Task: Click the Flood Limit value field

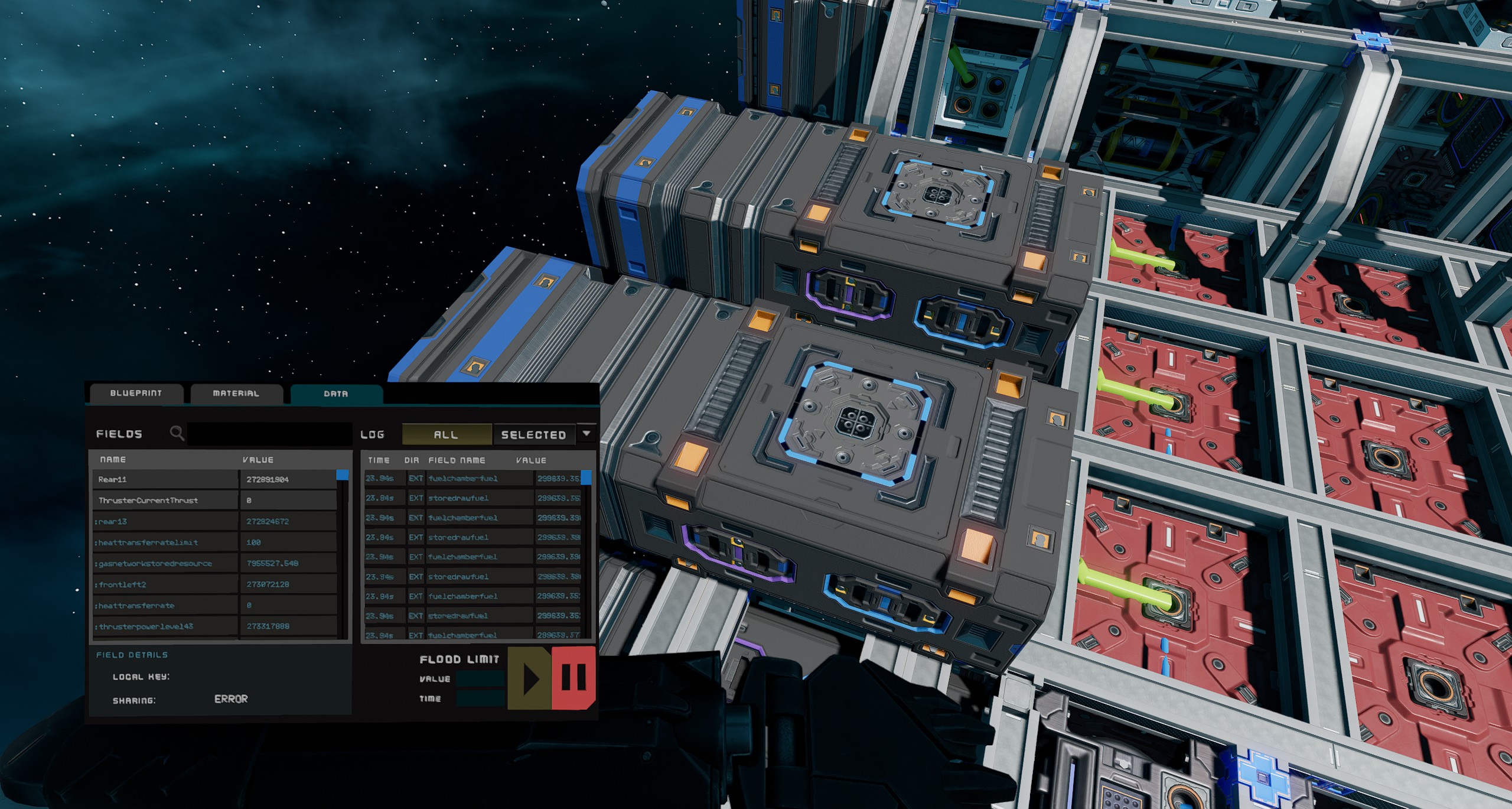Action: [x=481, y=679]
